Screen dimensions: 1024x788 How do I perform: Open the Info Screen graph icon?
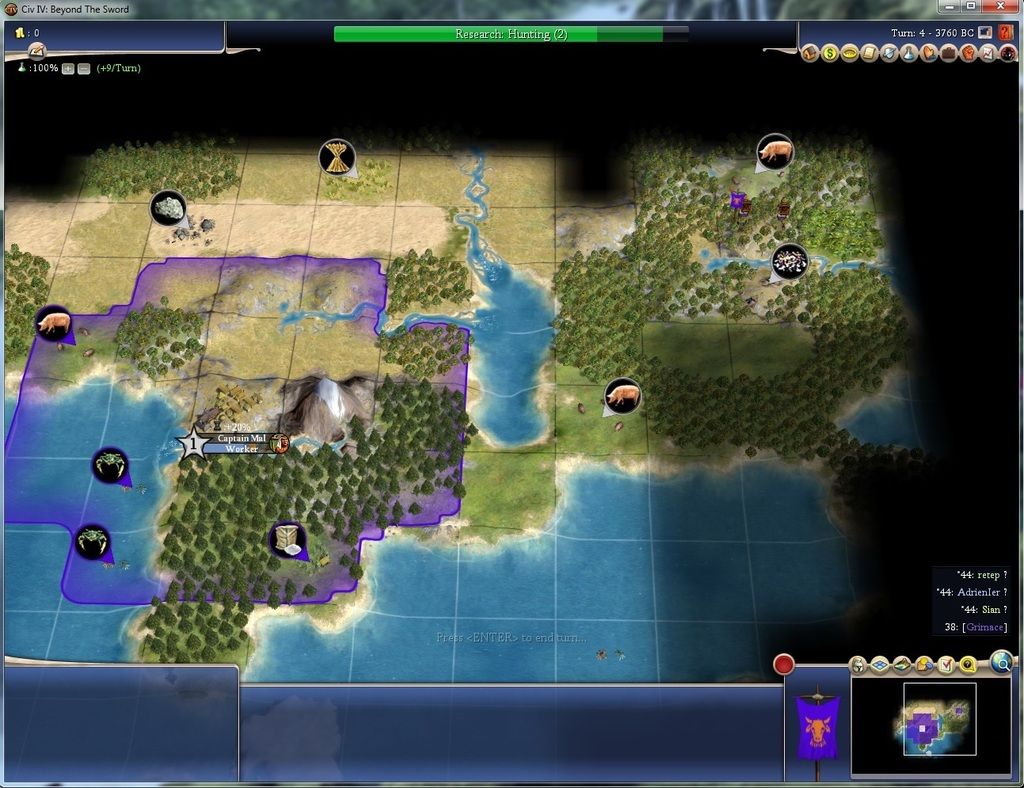pos(987,53)
